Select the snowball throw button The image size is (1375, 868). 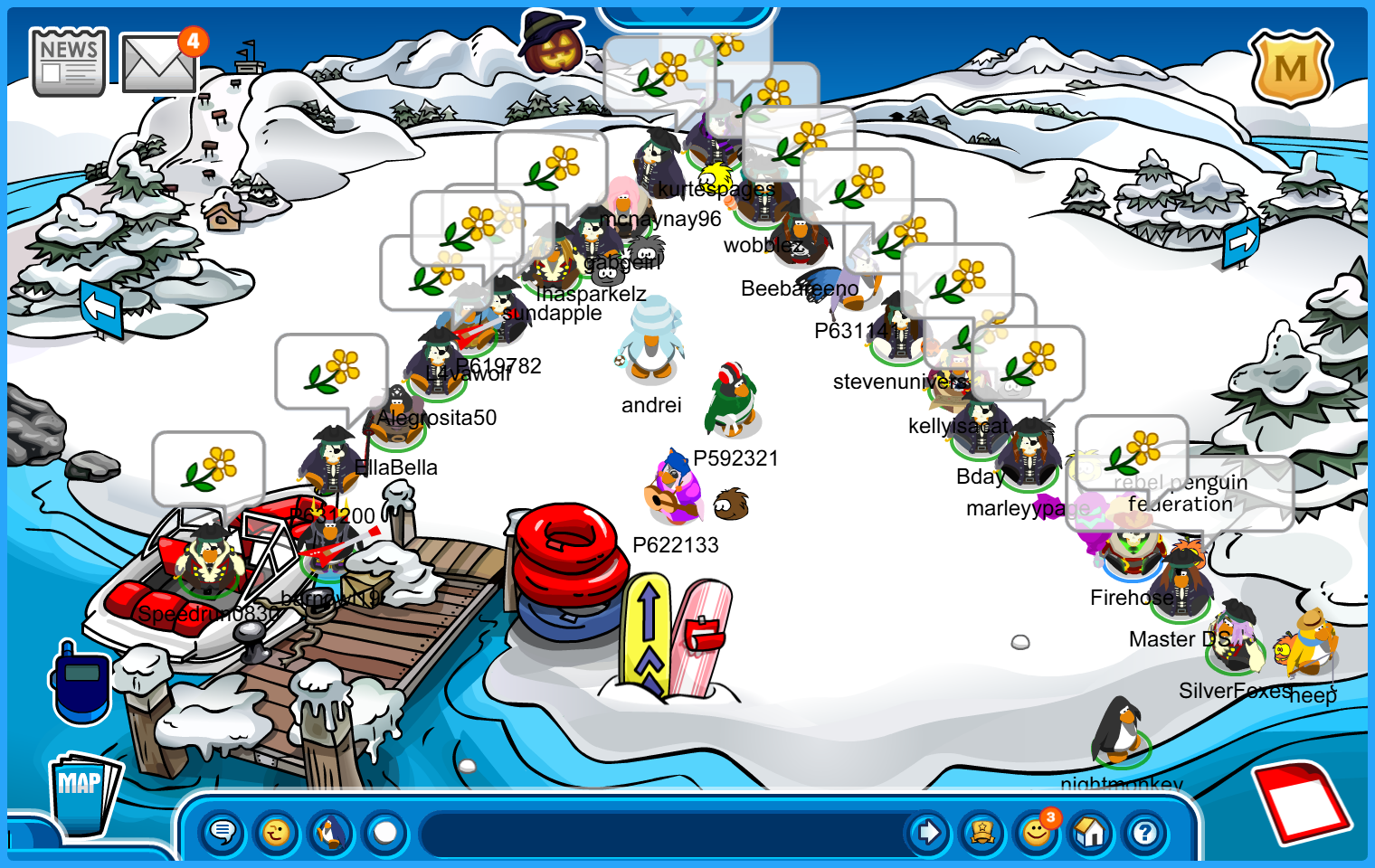[x=385, y=832]
